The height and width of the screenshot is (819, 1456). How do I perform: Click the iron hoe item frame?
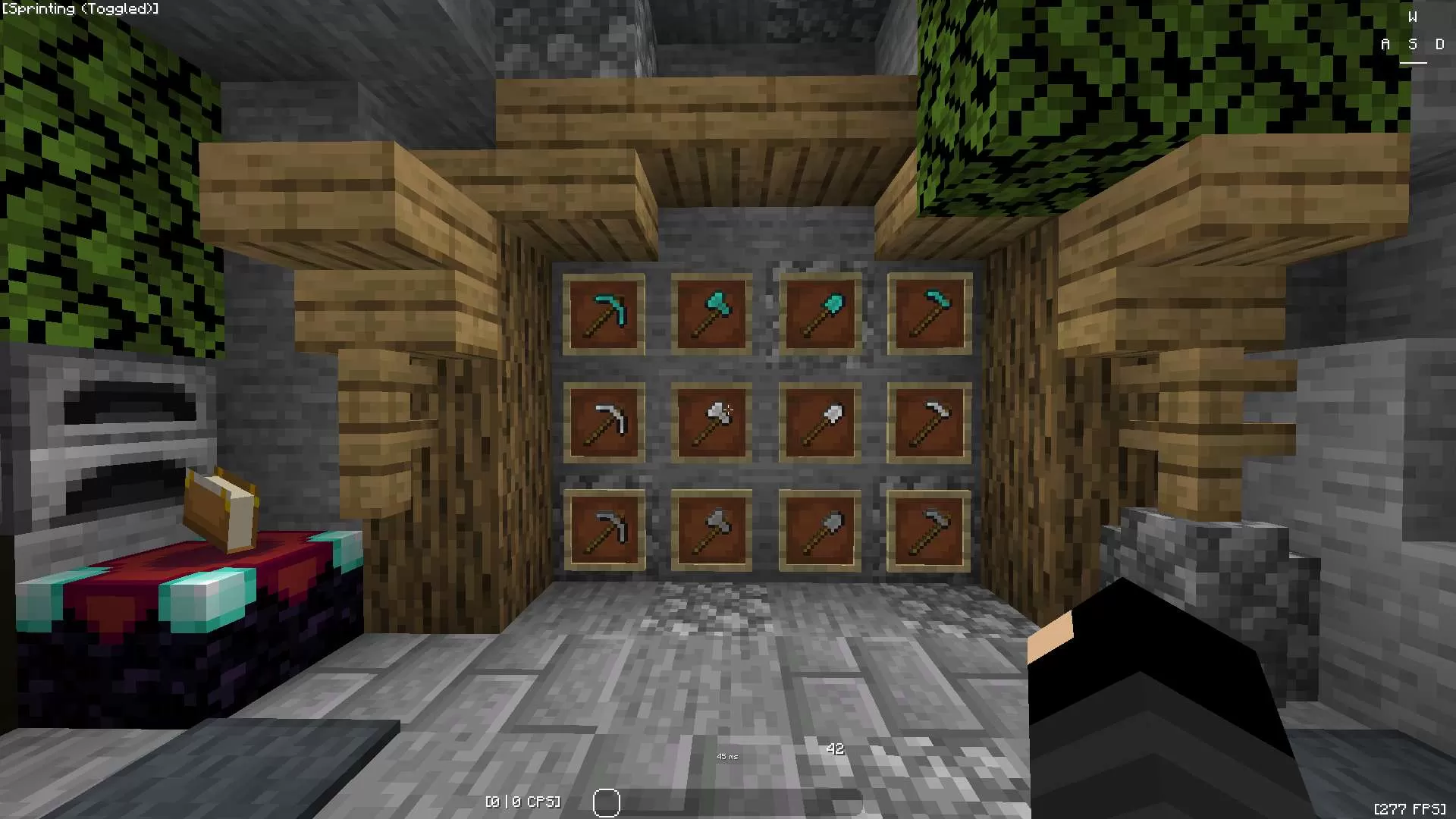pos(927,423)
